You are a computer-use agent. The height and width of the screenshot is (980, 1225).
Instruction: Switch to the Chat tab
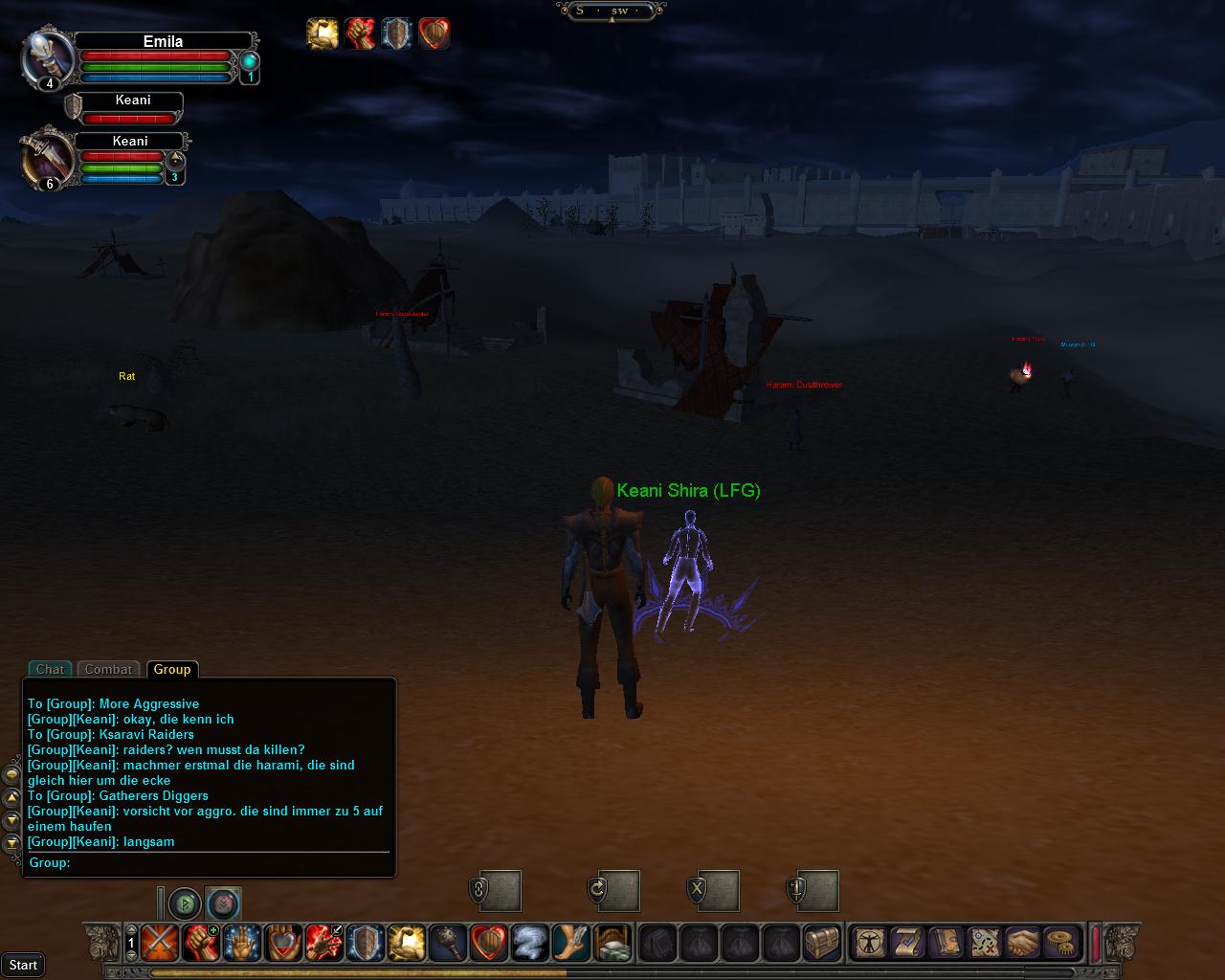pos(50,669)
